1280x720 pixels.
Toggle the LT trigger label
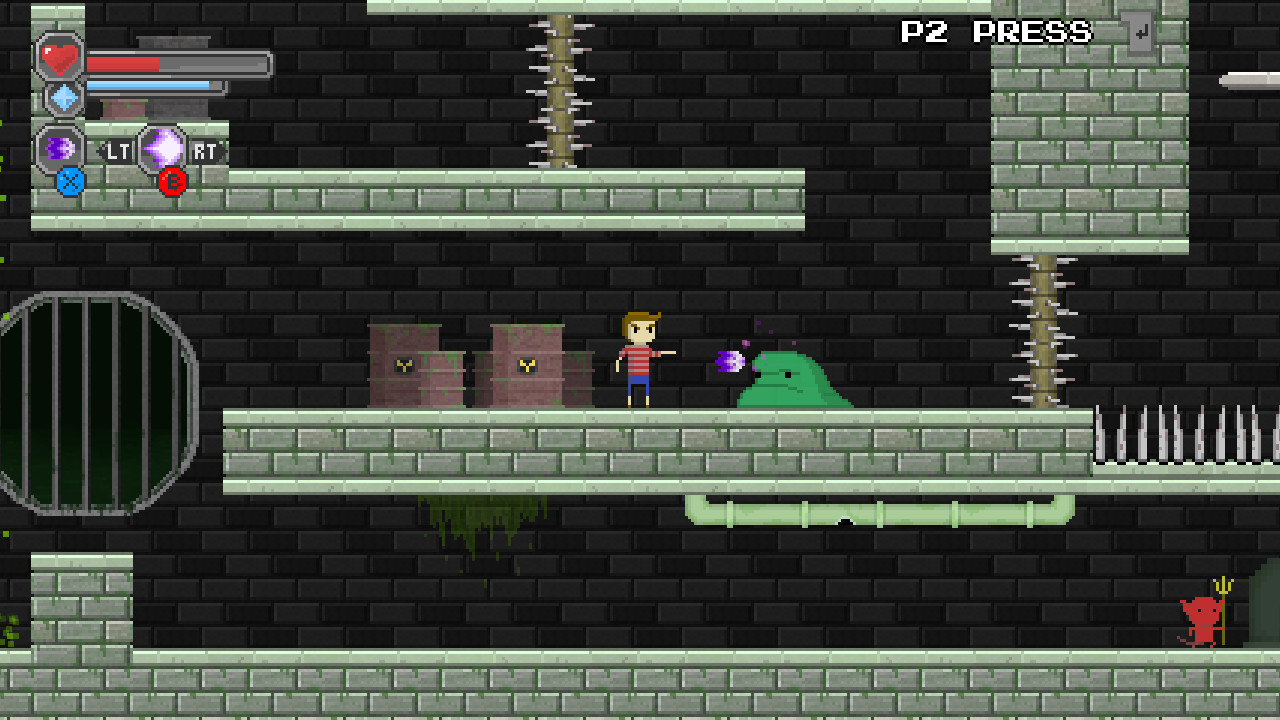click(x=117, y=150)
